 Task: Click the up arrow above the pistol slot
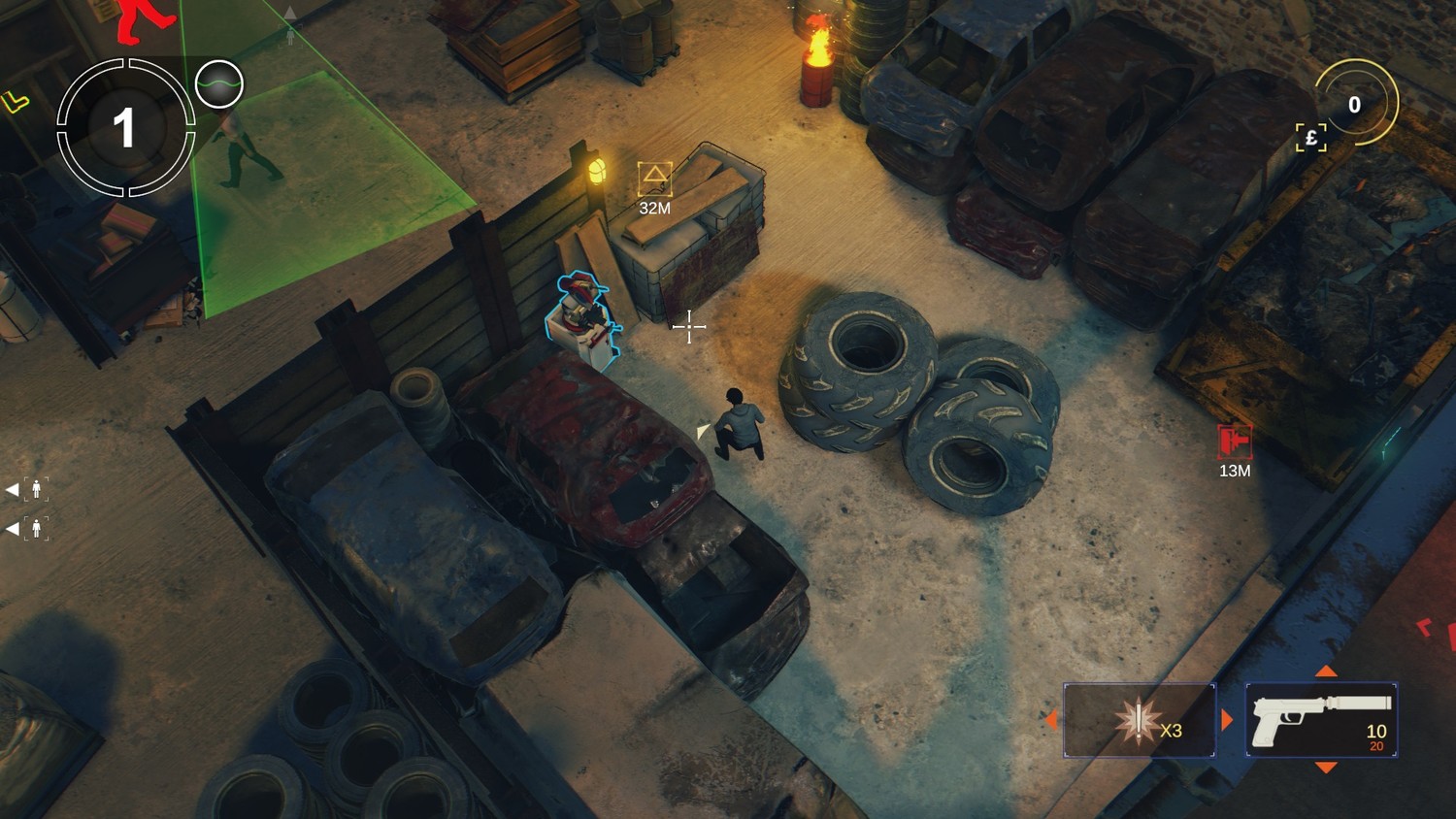1326,672
